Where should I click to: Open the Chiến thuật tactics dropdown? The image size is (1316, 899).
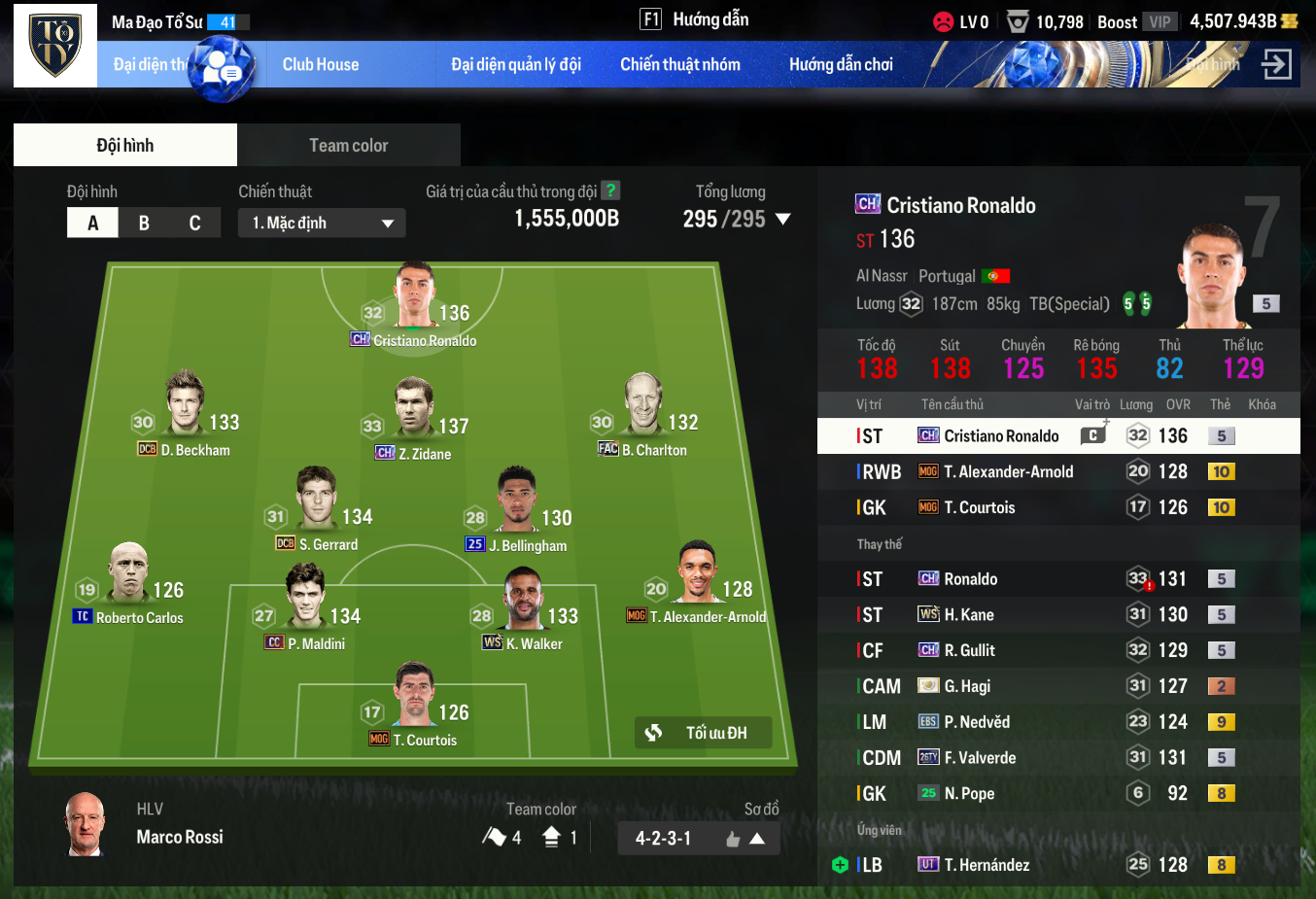coord(322,223)
